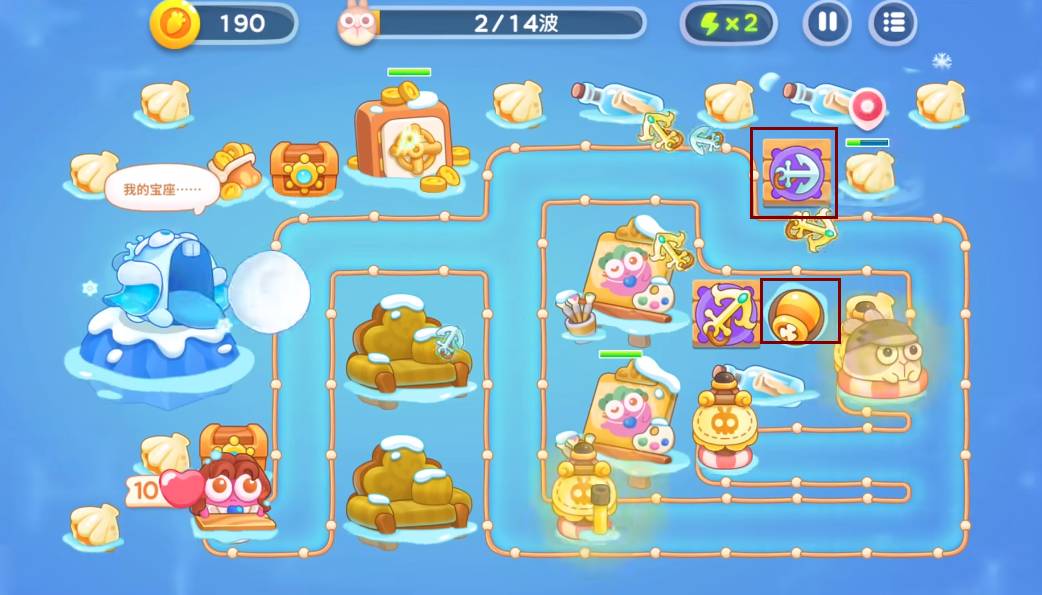Pick the single purple anchor tile

tap(794, 172)
